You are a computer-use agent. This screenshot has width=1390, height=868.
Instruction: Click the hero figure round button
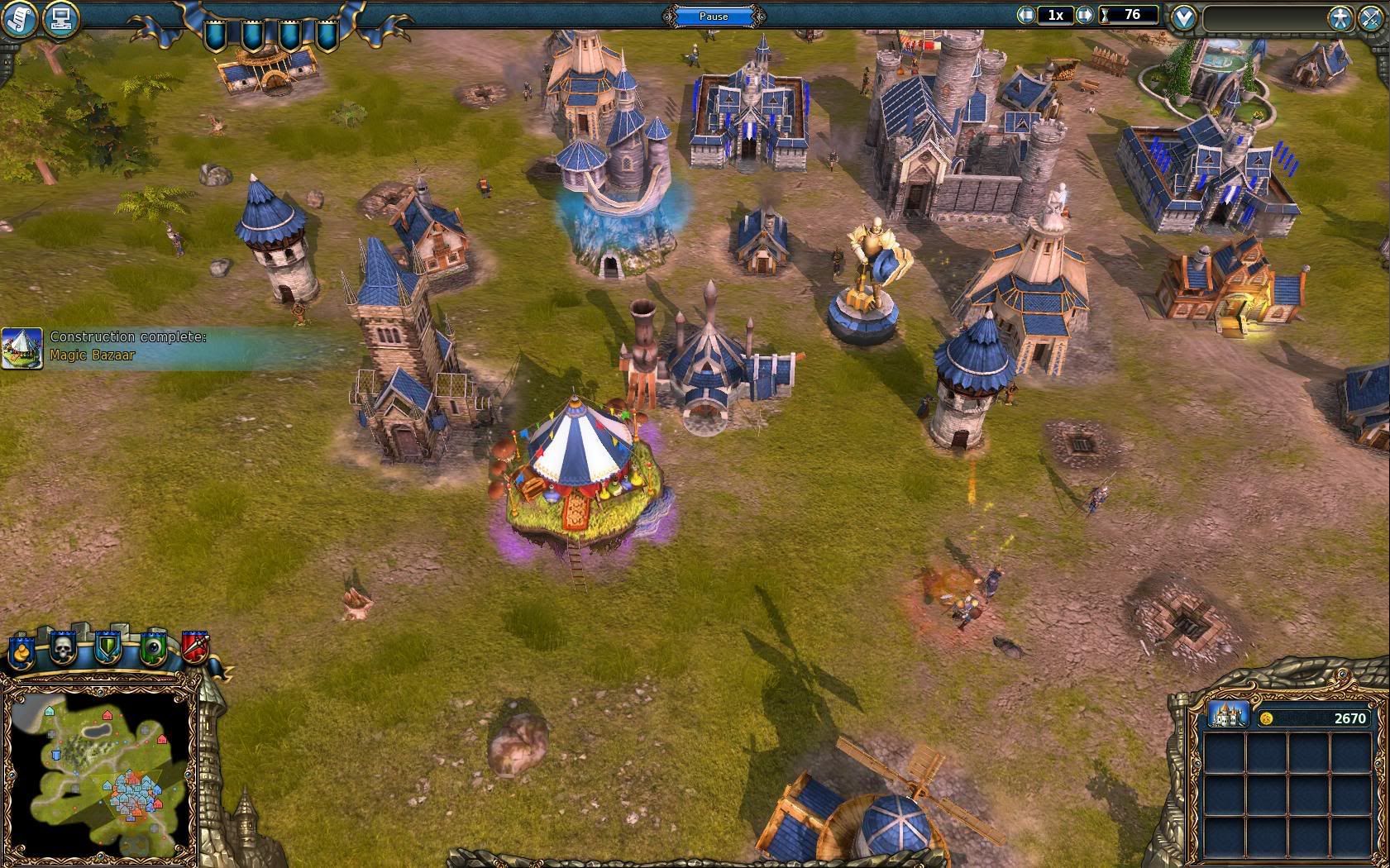pyautogui.click(x=1340, y=18)
